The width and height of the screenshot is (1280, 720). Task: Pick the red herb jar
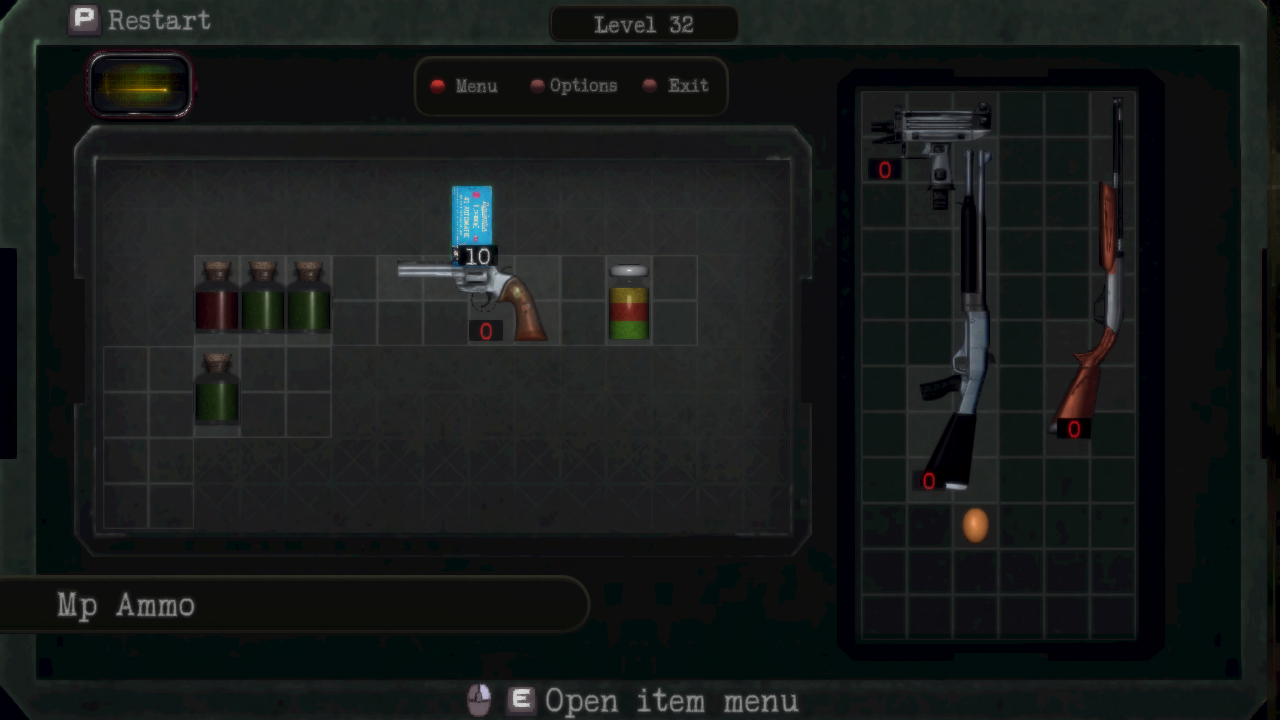[x=217, y=297]
